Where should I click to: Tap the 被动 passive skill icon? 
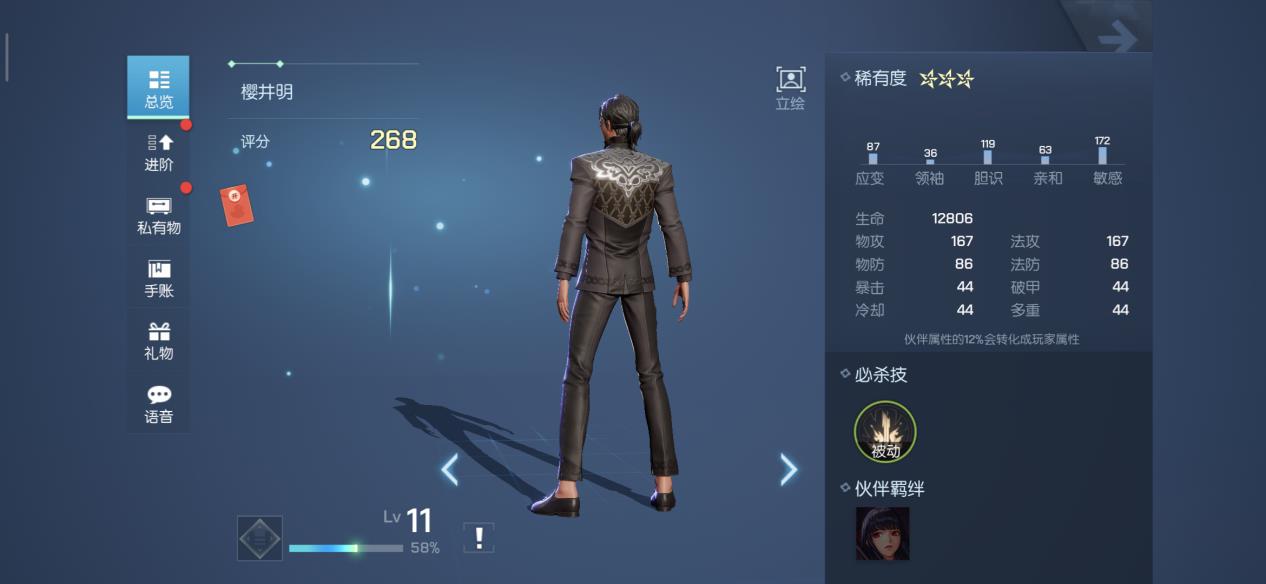pos(885,432)
